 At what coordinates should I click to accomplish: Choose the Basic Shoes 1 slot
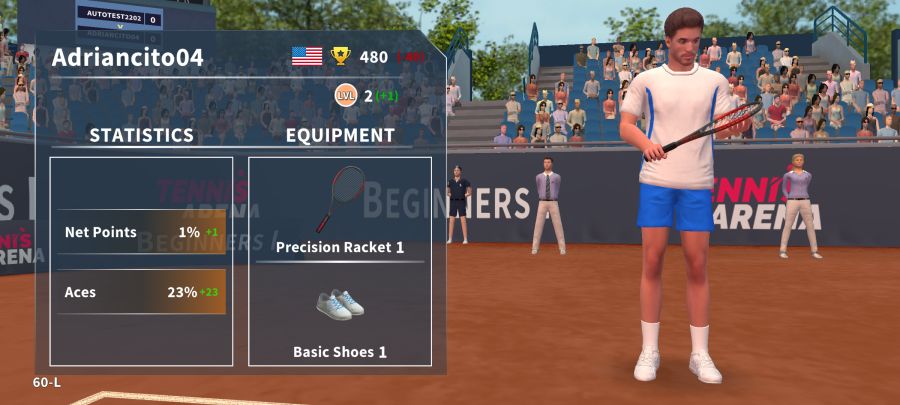click(340, 320)
